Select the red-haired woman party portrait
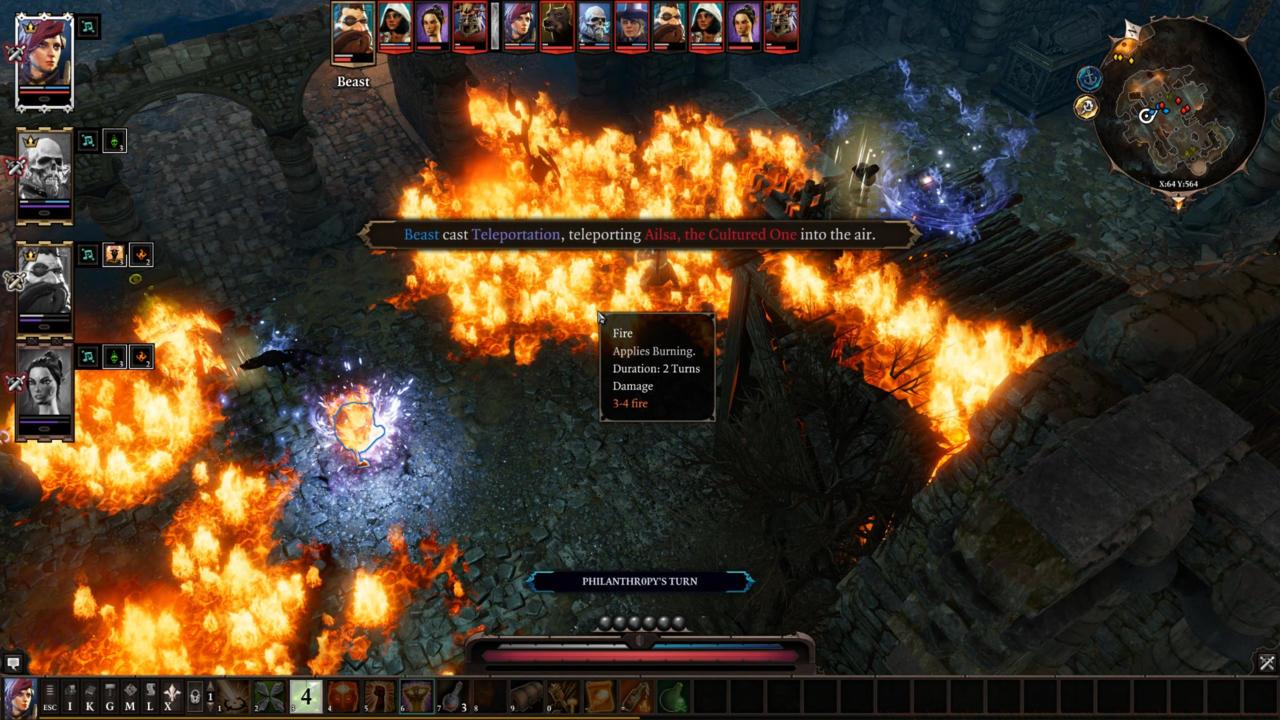This screenshot has width=1280, height=720. (45, 60)
